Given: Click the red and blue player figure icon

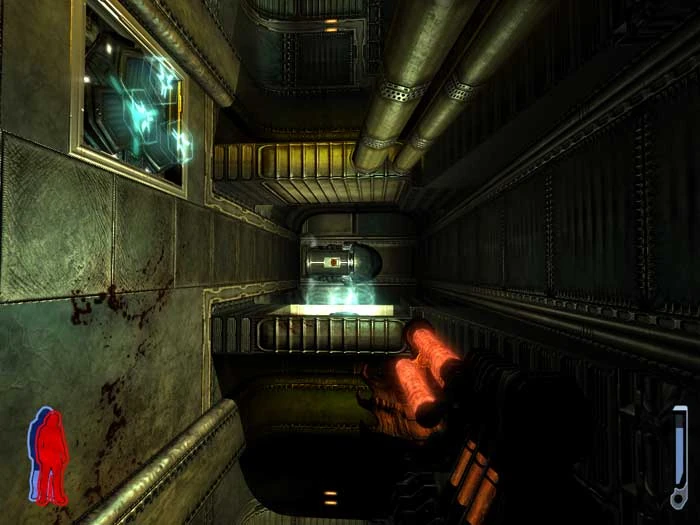Looking at the screenshot, I should click(48, 455).
